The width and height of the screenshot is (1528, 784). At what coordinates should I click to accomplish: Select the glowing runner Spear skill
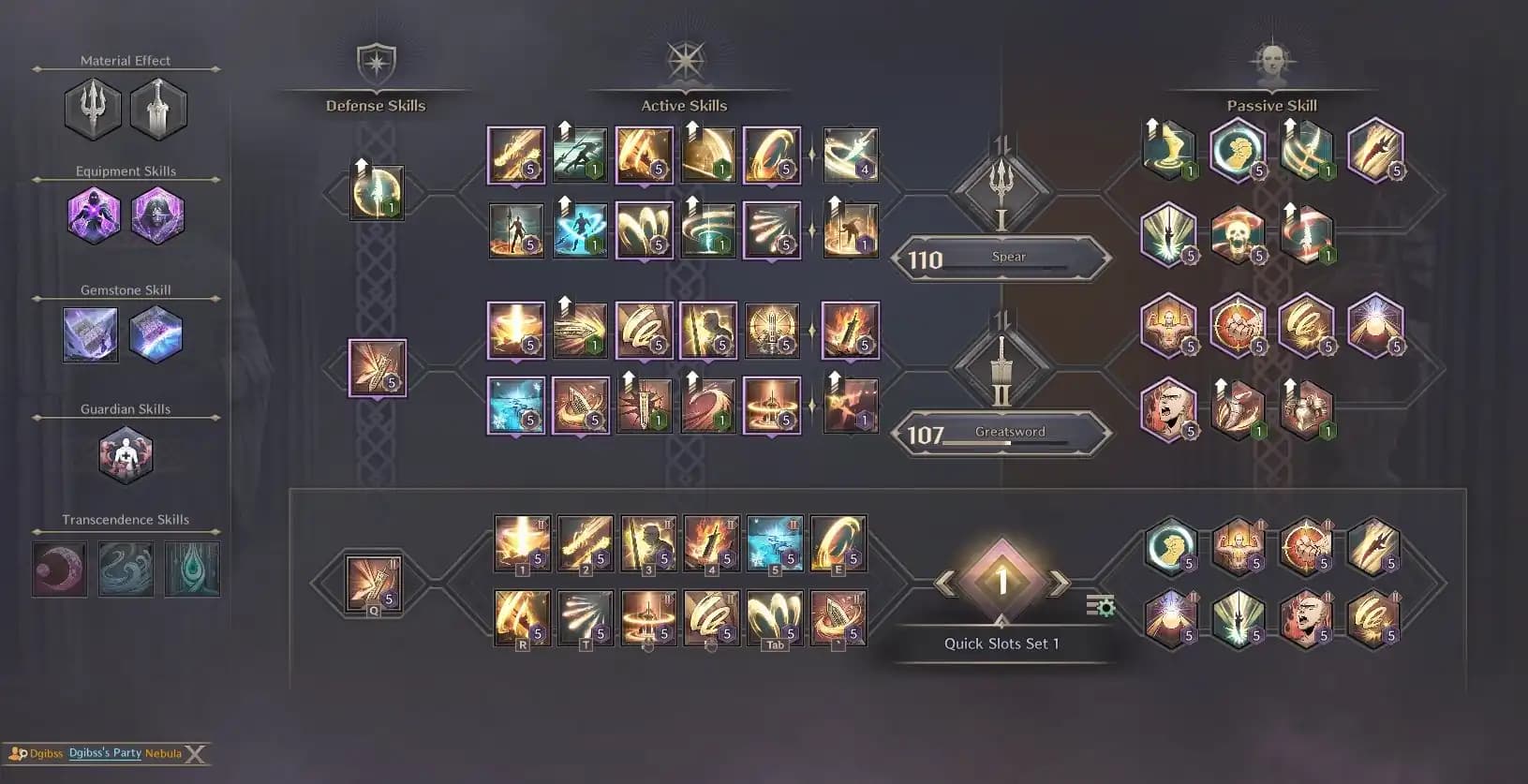[x=580, y=230]
